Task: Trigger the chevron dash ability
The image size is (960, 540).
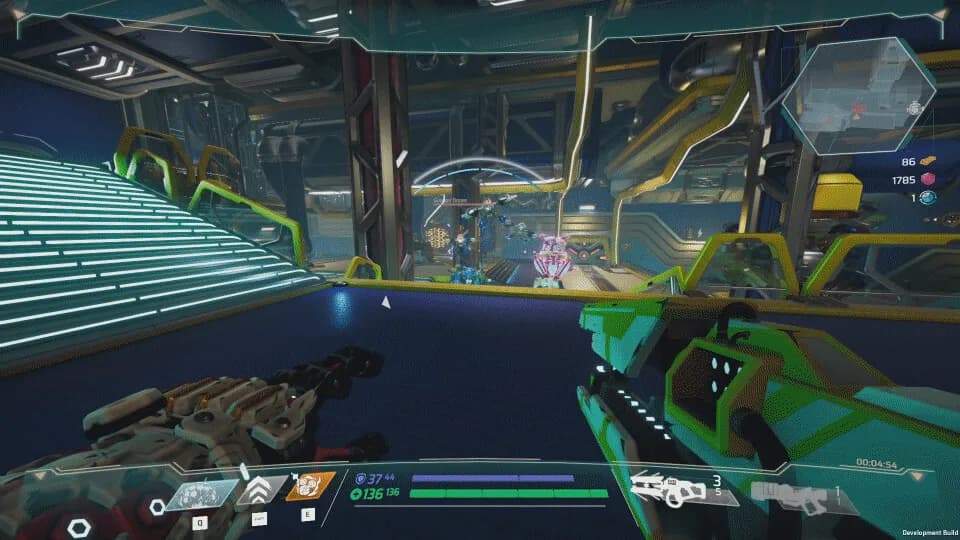Action: point(259,489)
